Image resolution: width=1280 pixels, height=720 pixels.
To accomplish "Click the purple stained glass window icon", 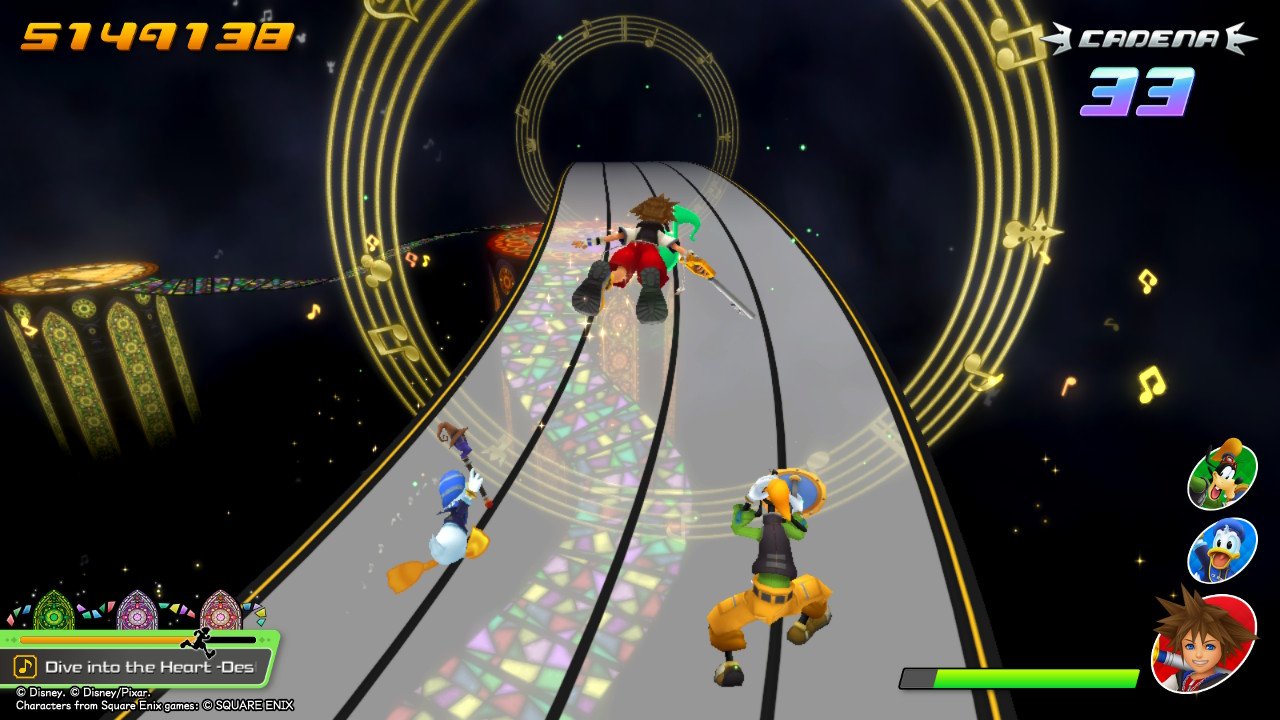I will point(137,615).
